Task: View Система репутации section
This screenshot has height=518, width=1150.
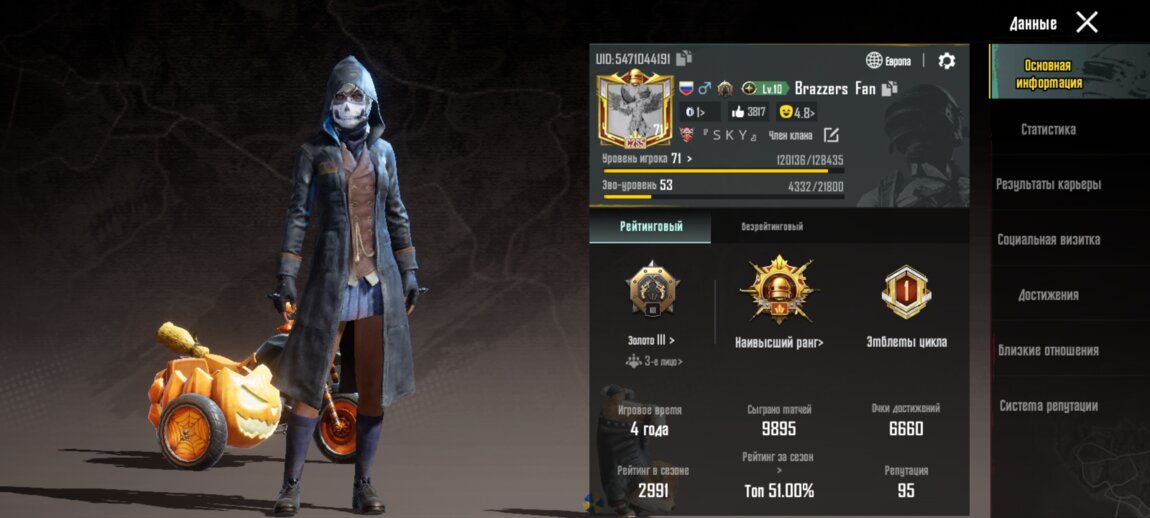Action: click(1048, 406)
